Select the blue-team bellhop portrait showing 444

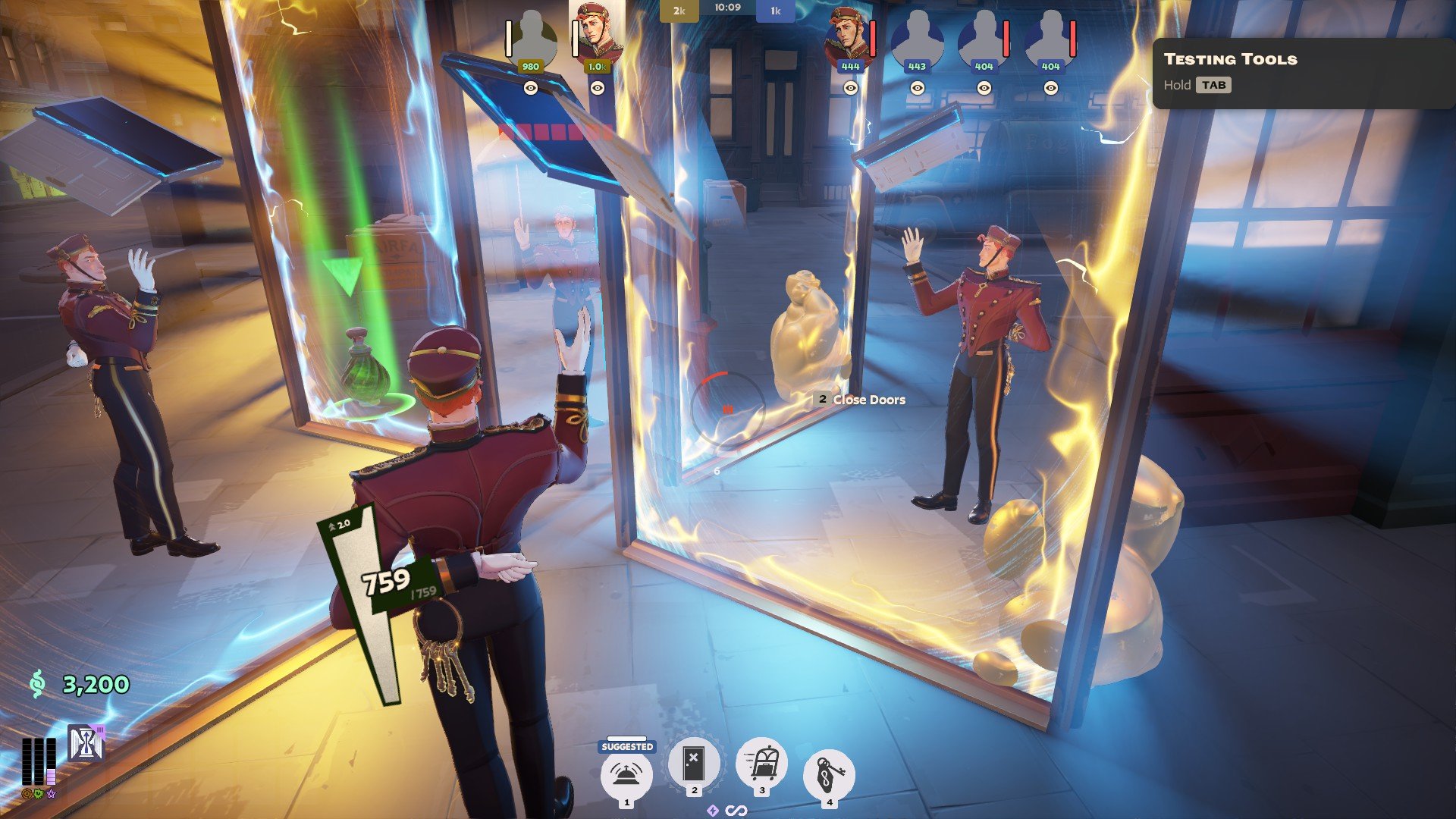(x=849, y=36)
